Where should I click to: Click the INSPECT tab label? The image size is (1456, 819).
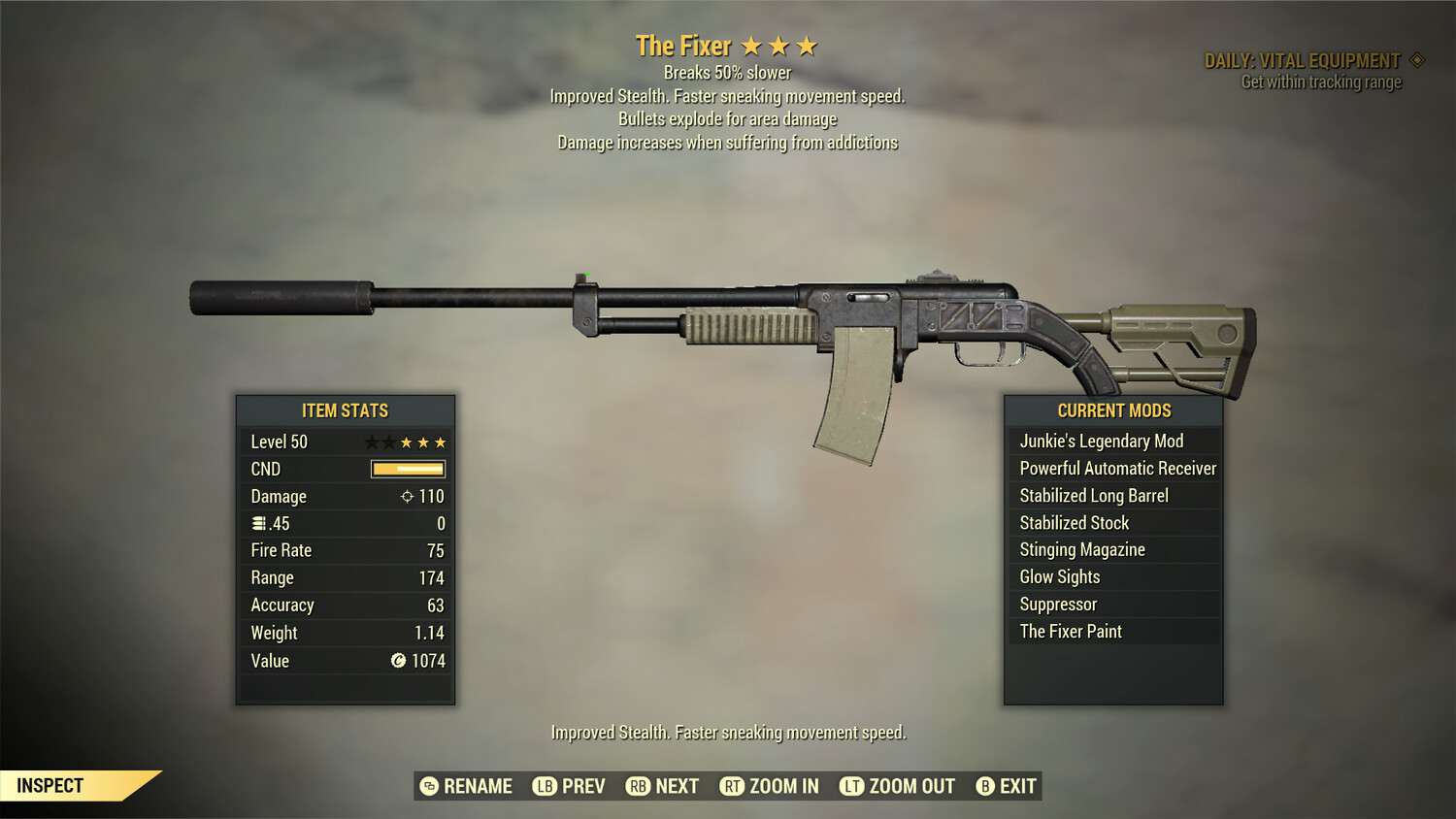click(50, 785)
